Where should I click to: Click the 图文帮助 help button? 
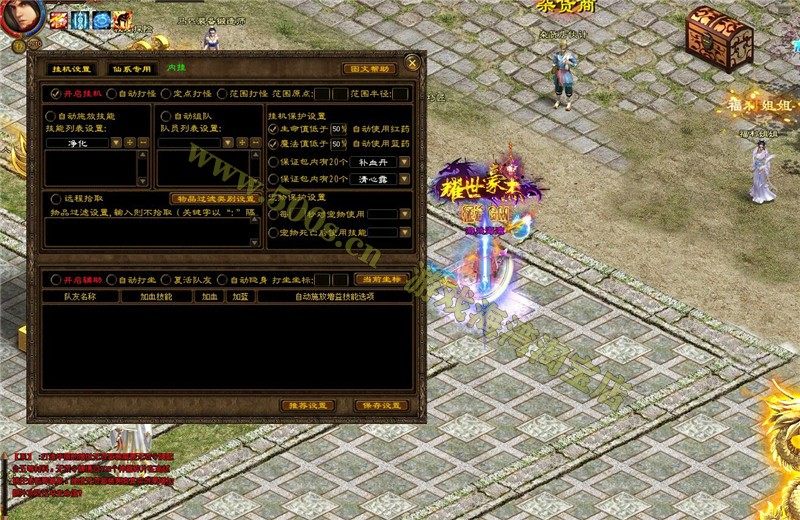point(370,69)
